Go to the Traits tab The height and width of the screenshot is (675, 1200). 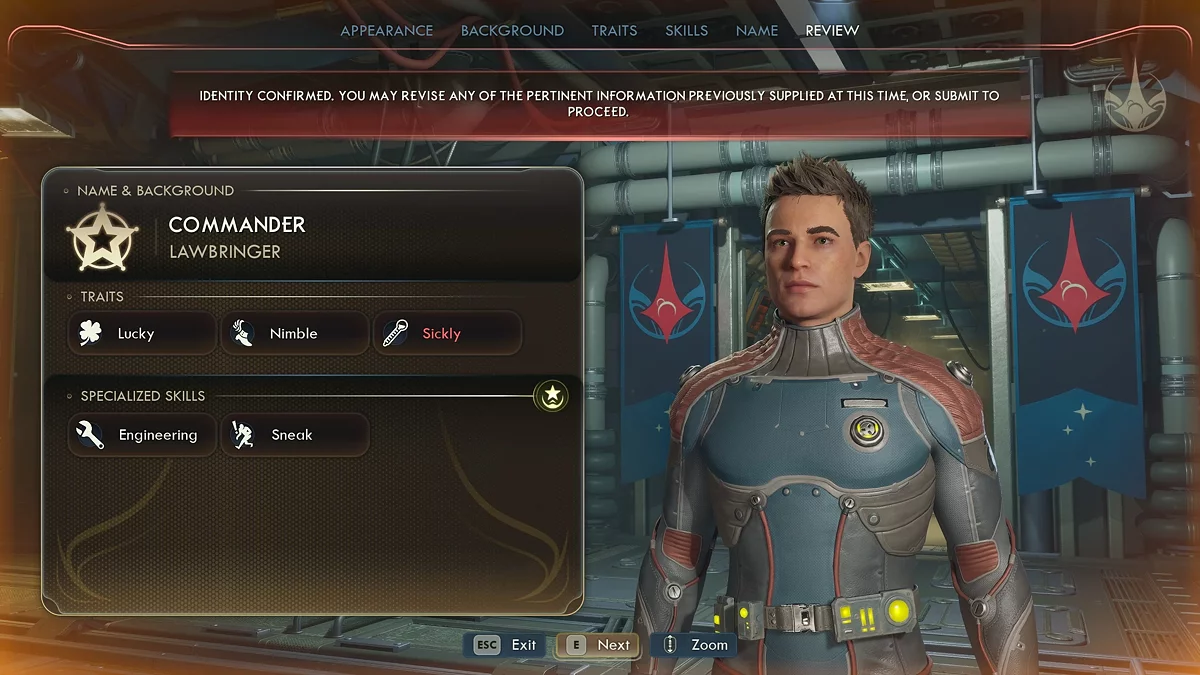coord(614,31)
